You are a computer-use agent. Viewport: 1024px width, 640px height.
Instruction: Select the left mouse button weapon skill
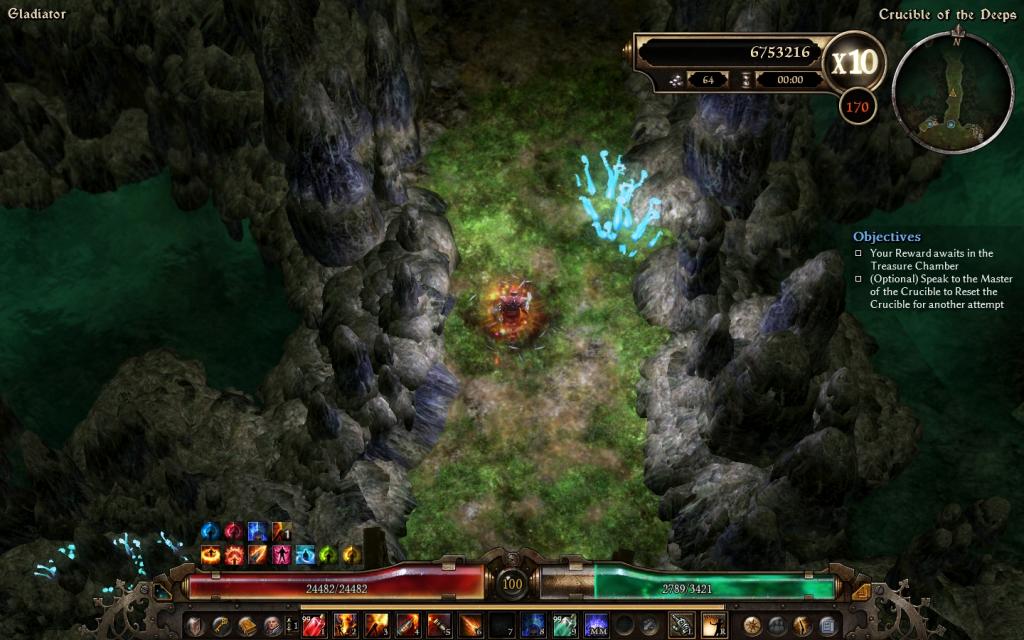[x=682, y=626]
